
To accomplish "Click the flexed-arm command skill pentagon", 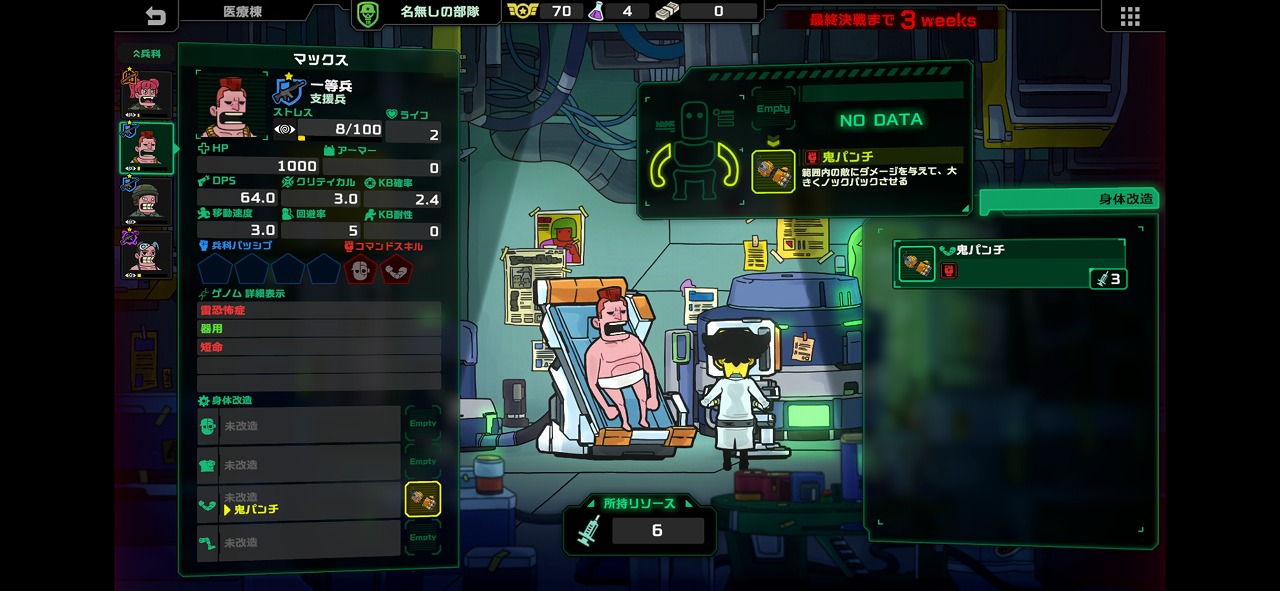I will [397, 269].
